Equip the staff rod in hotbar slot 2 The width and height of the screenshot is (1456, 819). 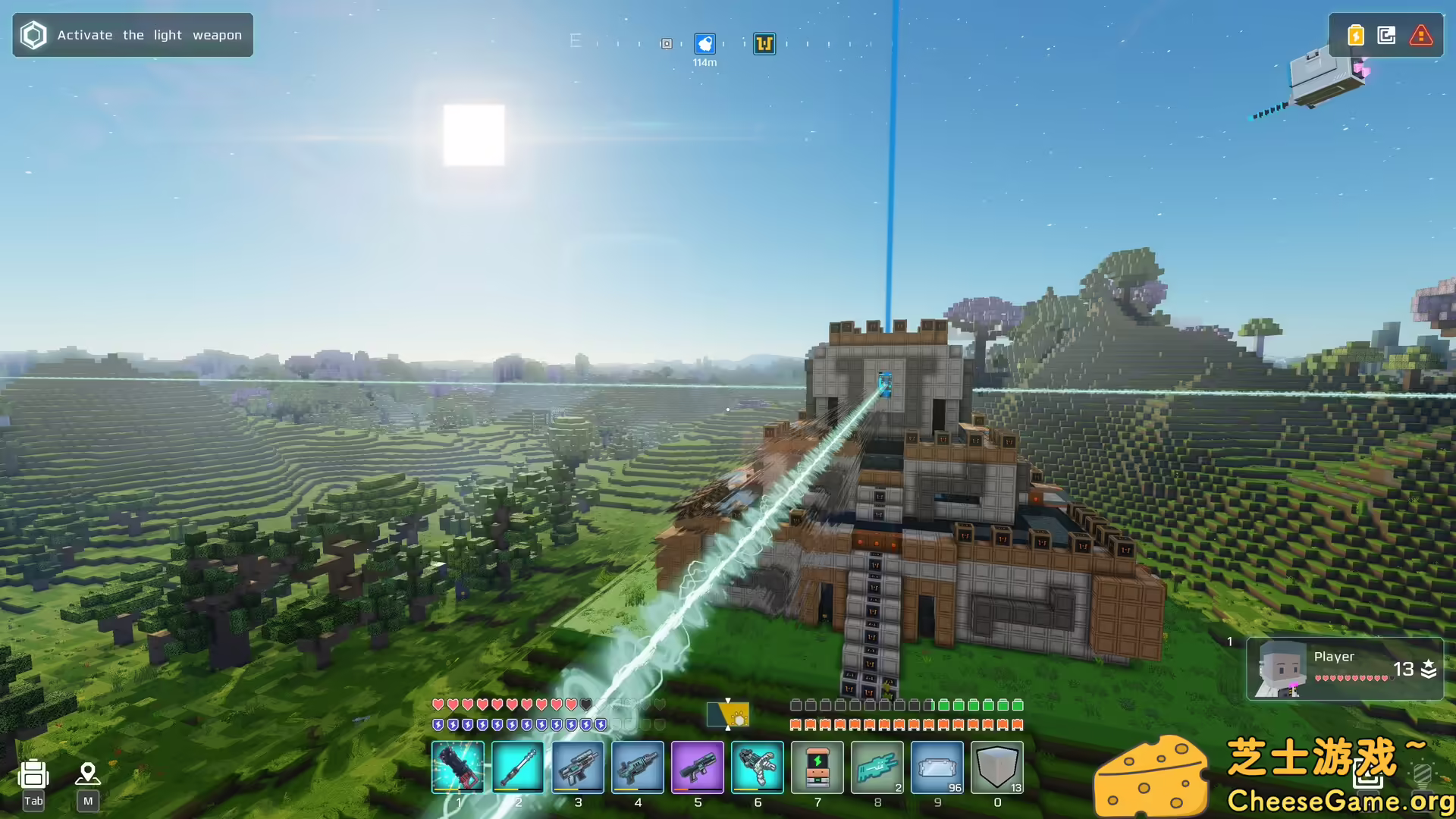518,767
